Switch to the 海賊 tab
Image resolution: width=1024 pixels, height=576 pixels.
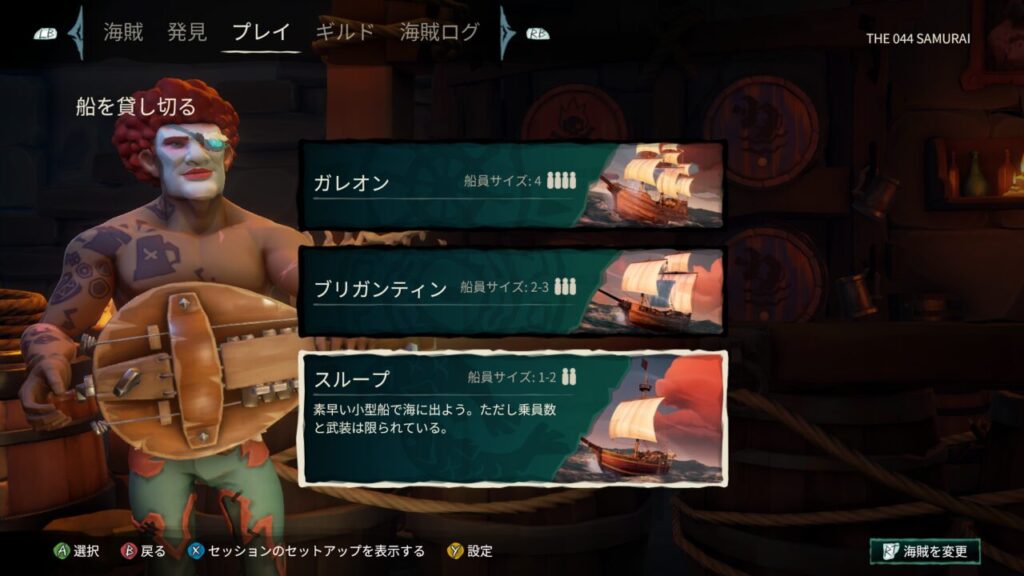coord(123,32)
